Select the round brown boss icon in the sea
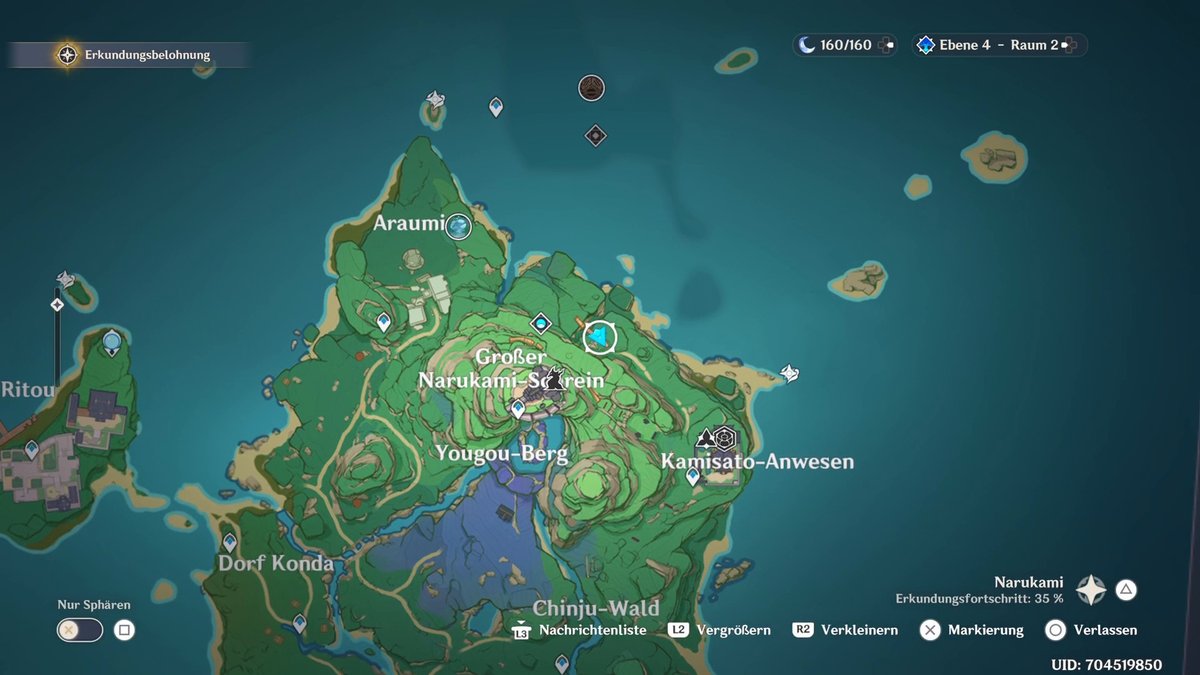Image resolution: width=1200 pixels, height=675 pixels. point(591,88)
